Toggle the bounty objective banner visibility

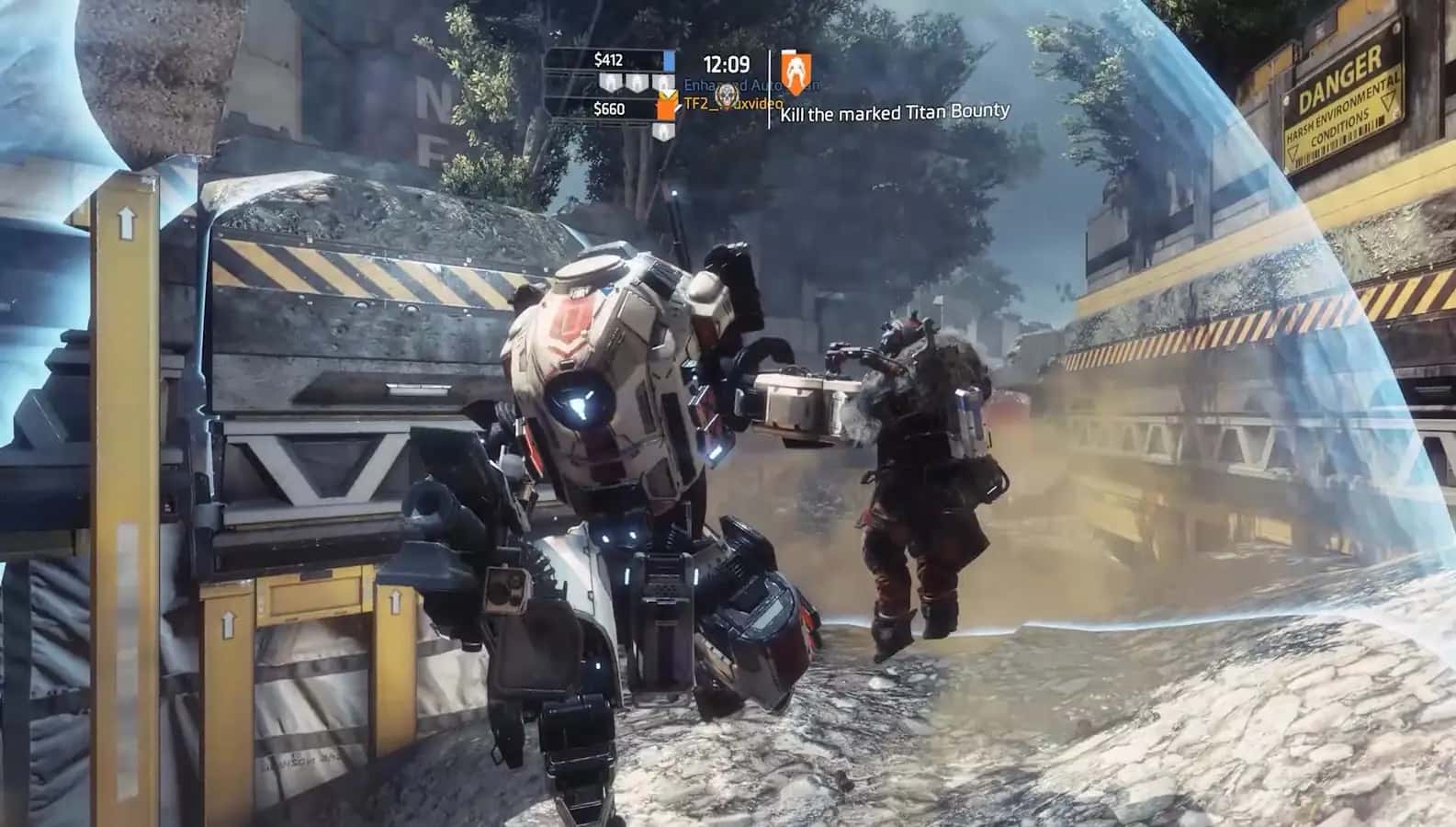[894, 110]
